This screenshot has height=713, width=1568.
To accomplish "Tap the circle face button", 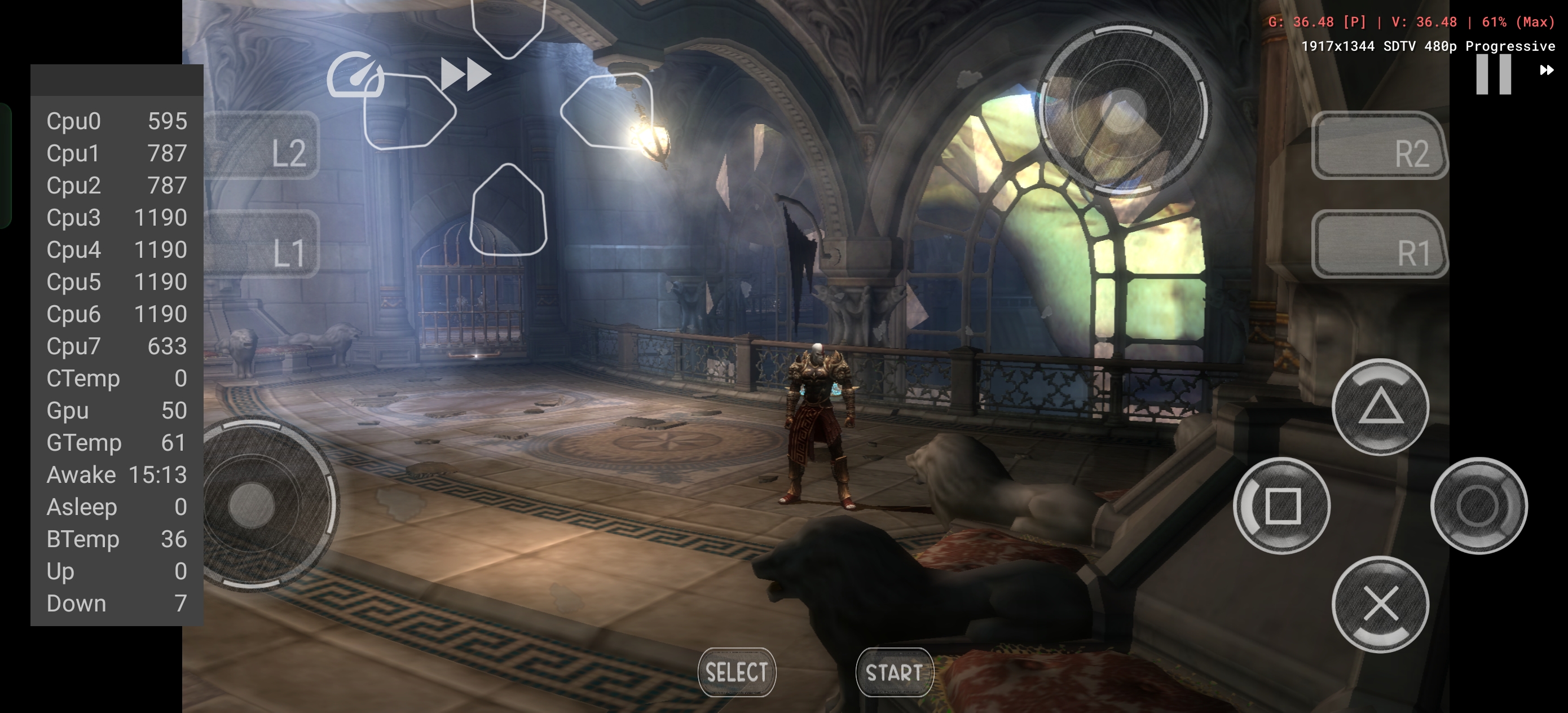I will click(1478, 505).
